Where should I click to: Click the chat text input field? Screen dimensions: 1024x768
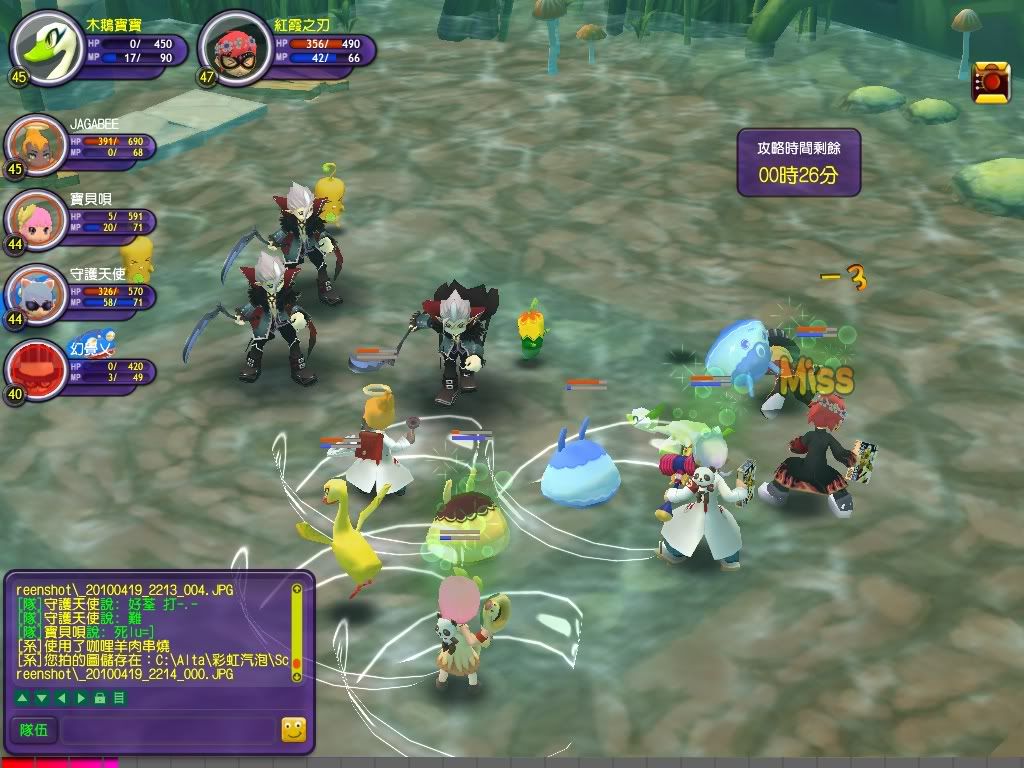pyautogui.click(x=167, y=730)
